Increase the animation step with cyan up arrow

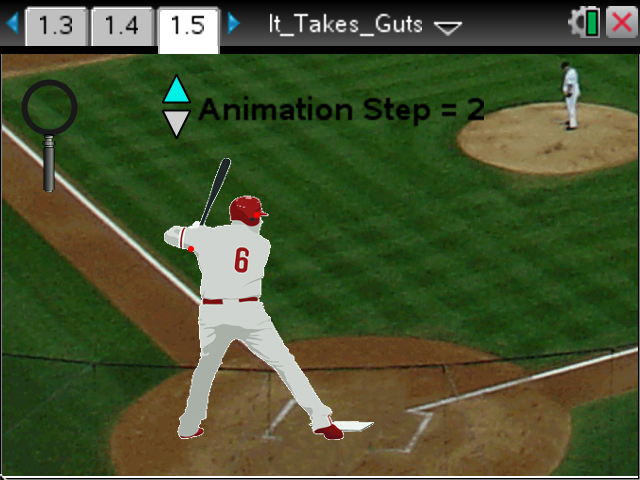177,90
